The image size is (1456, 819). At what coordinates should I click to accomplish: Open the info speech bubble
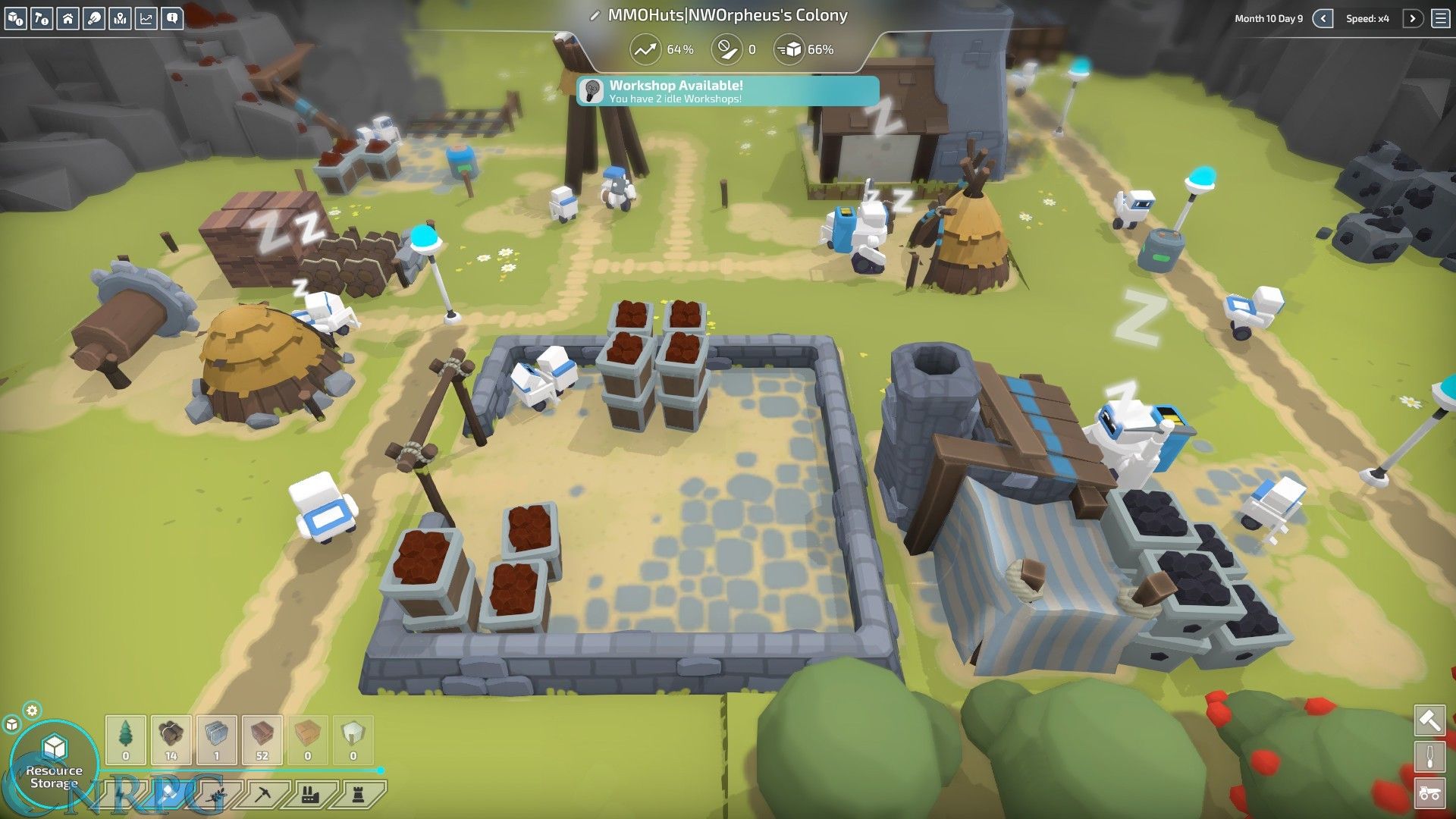172,18
